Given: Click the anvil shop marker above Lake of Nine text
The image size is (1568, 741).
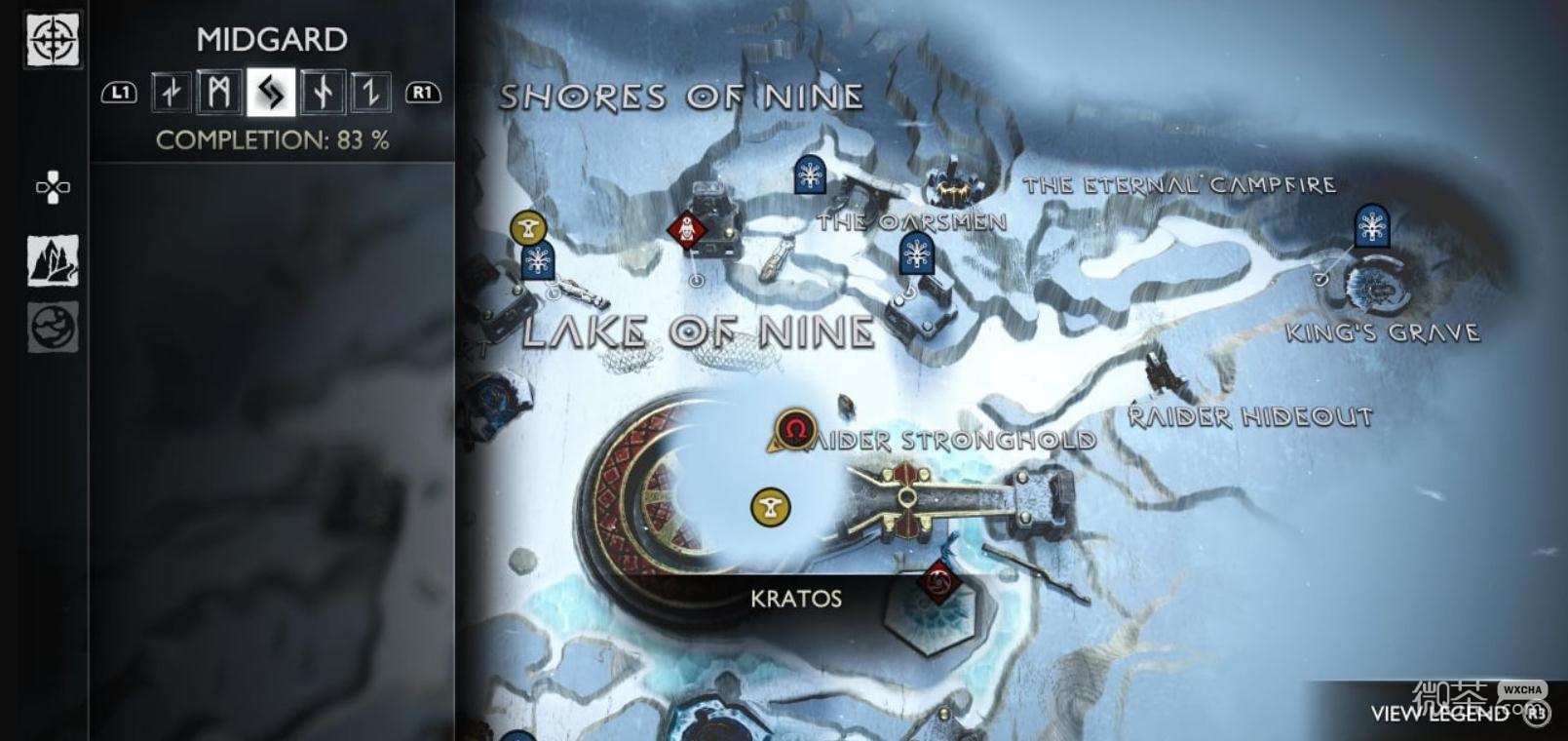Looking at the screenshot, I should click(x=528, y=229).
